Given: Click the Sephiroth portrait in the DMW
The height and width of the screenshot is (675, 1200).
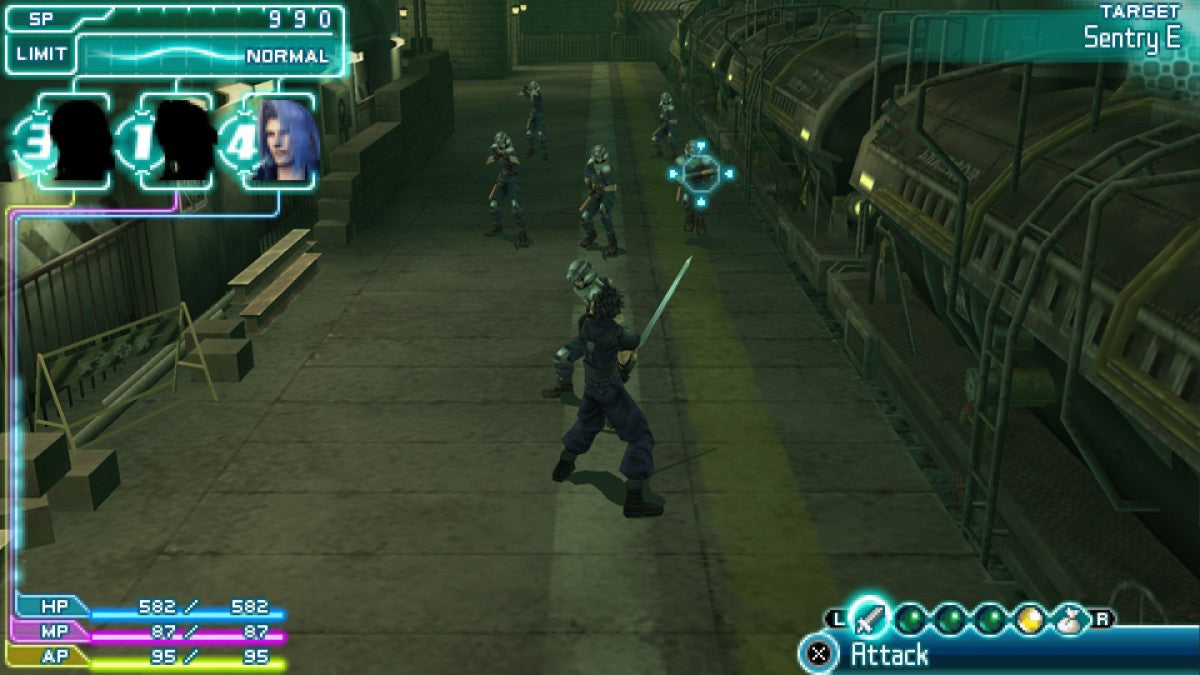Looking at the screenshot, I should click(x=285, y=141).
